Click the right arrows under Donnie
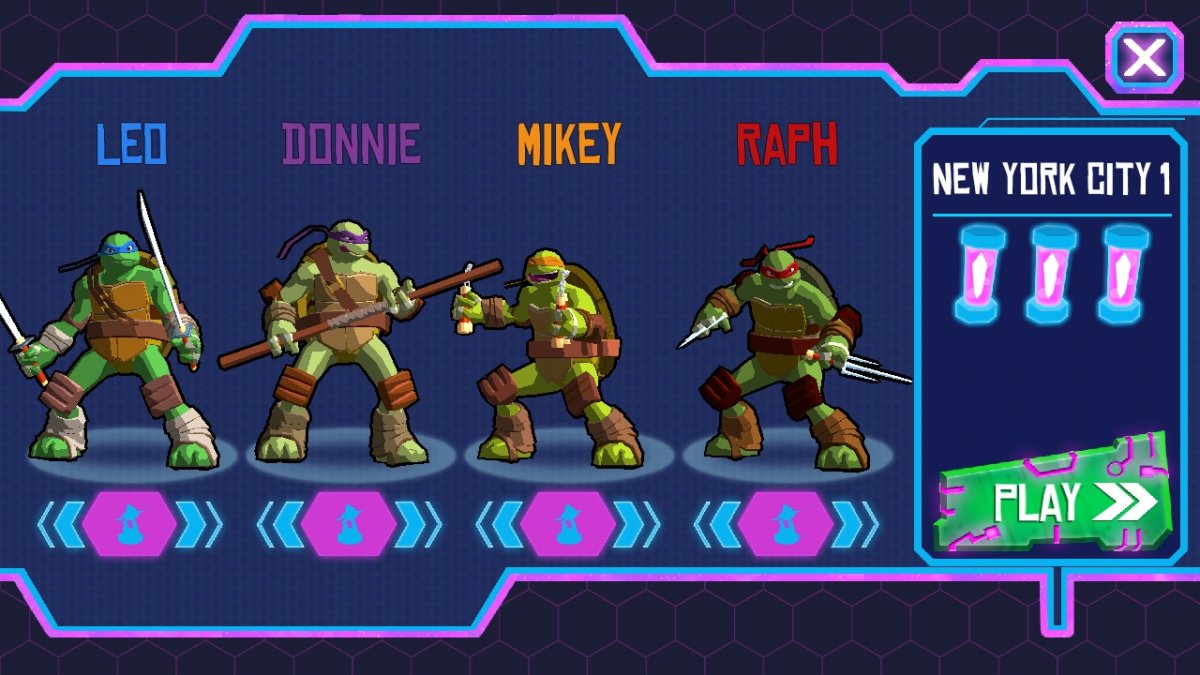The height and width of the screenshot is (675, 1200). coord(419,524)
